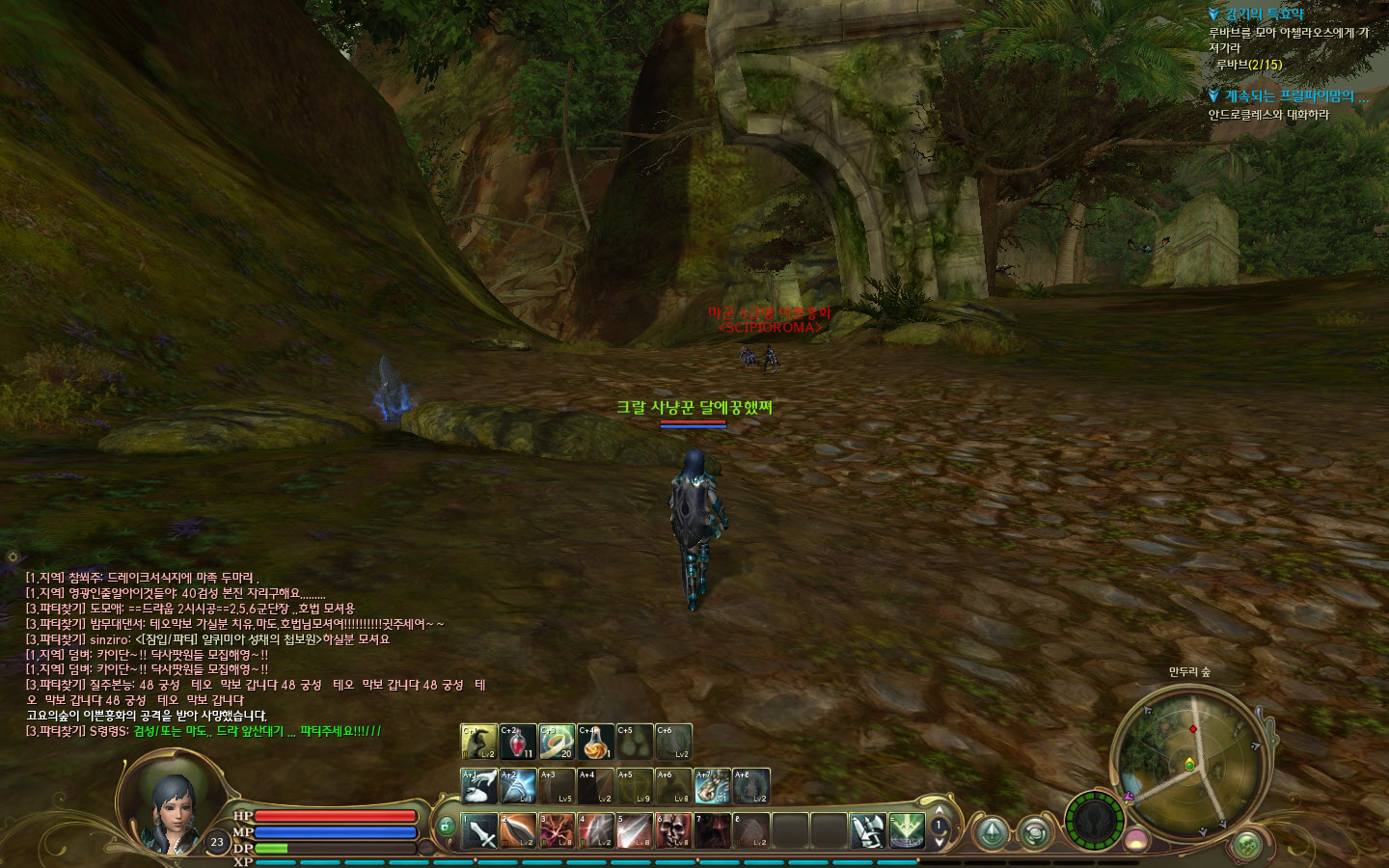The image size is (1389, 868).
Task: Activate the skull skill in hotbar slot 6
Action: (673, 830)
